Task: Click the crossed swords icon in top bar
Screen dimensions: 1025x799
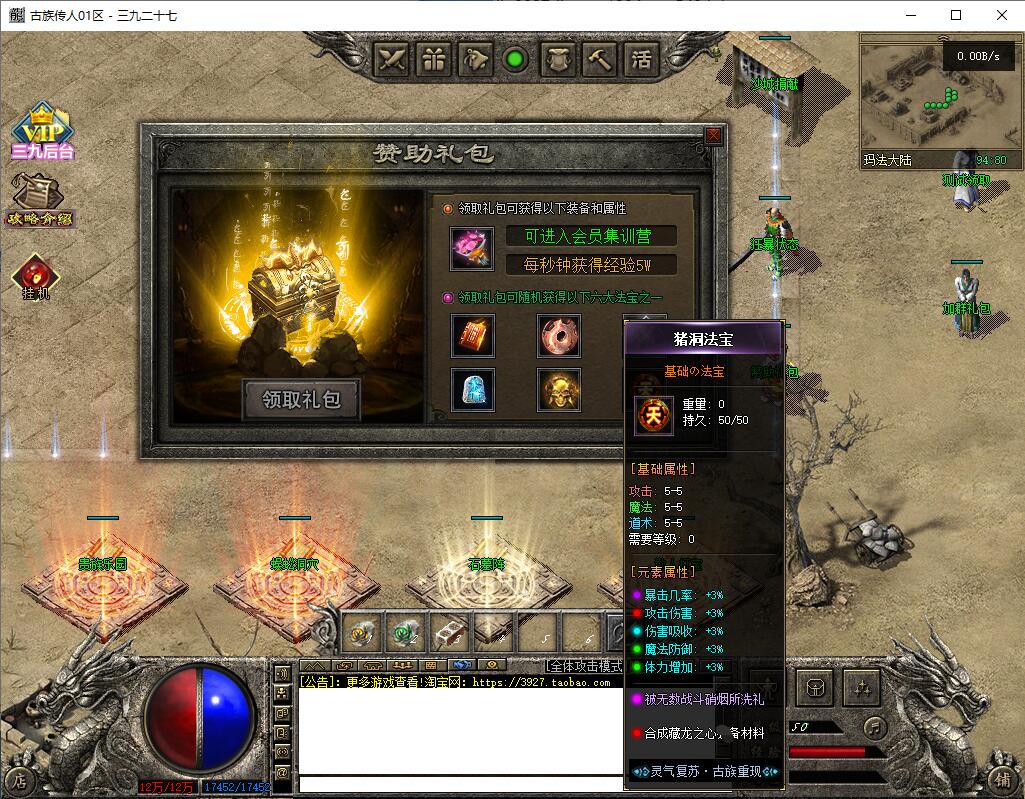Action: click(393, 59)
